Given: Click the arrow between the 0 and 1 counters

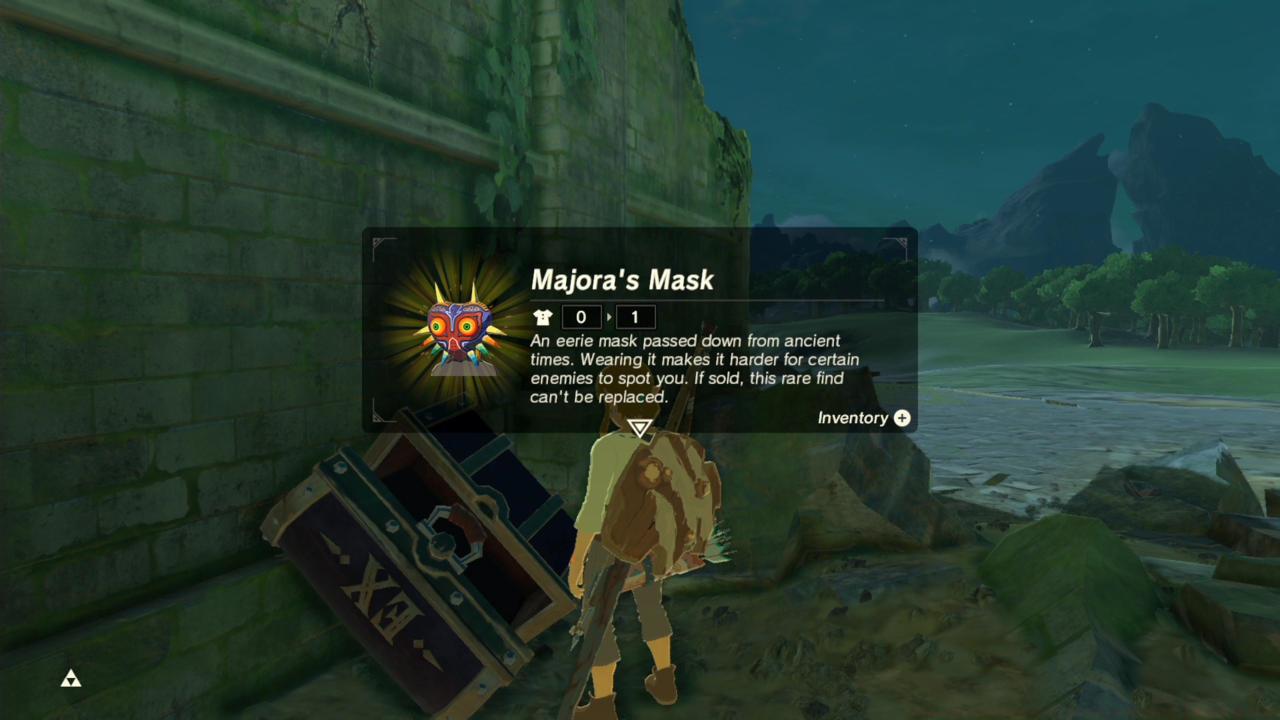Looking at the screenshot, I should (608, 317).
